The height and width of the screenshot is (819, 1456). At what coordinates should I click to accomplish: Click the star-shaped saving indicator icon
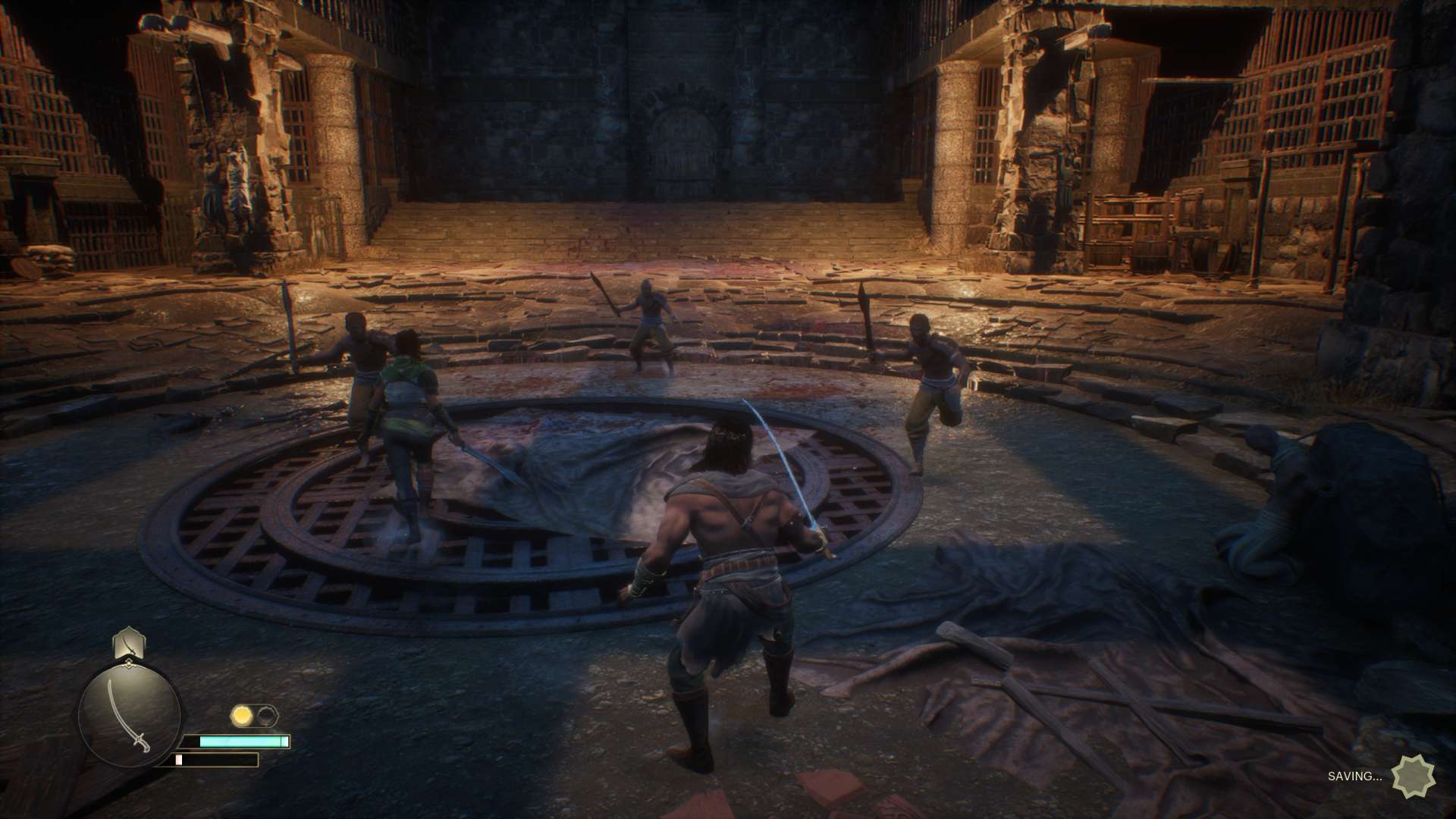pyautogui.click(x=1413, y=776)
